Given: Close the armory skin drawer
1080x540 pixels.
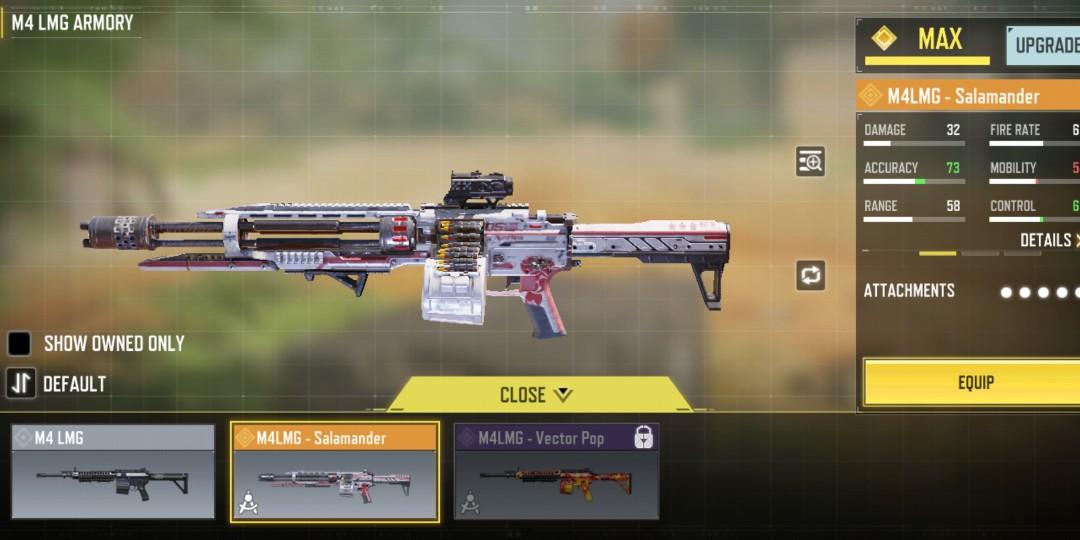Looking at the screenshot, I should click(536, 395).
